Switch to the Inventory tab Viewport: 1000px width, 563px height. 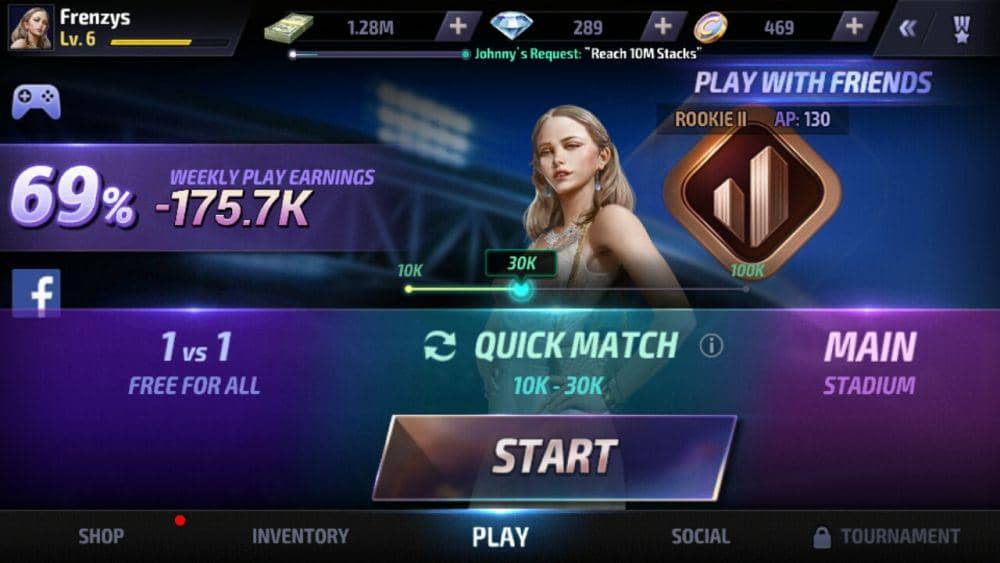pyautogui.click(x=300, y=537)
